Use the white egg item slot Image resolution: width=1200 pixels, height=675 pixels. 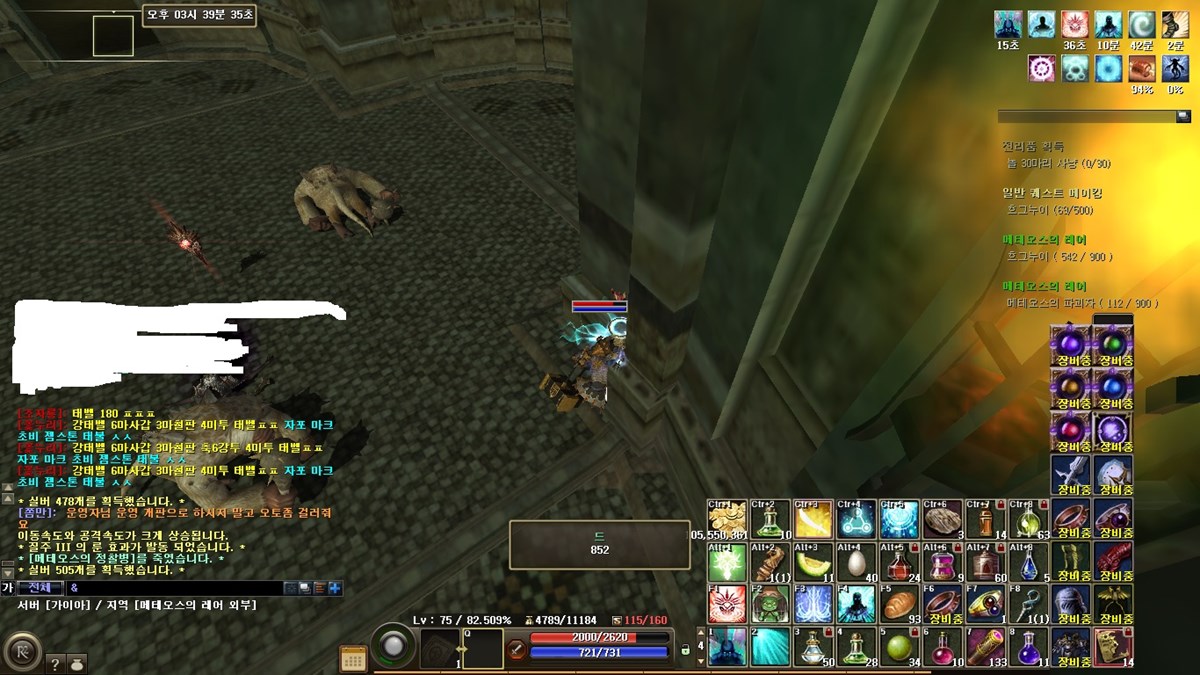pyautogui.click(x=856, y=562)
